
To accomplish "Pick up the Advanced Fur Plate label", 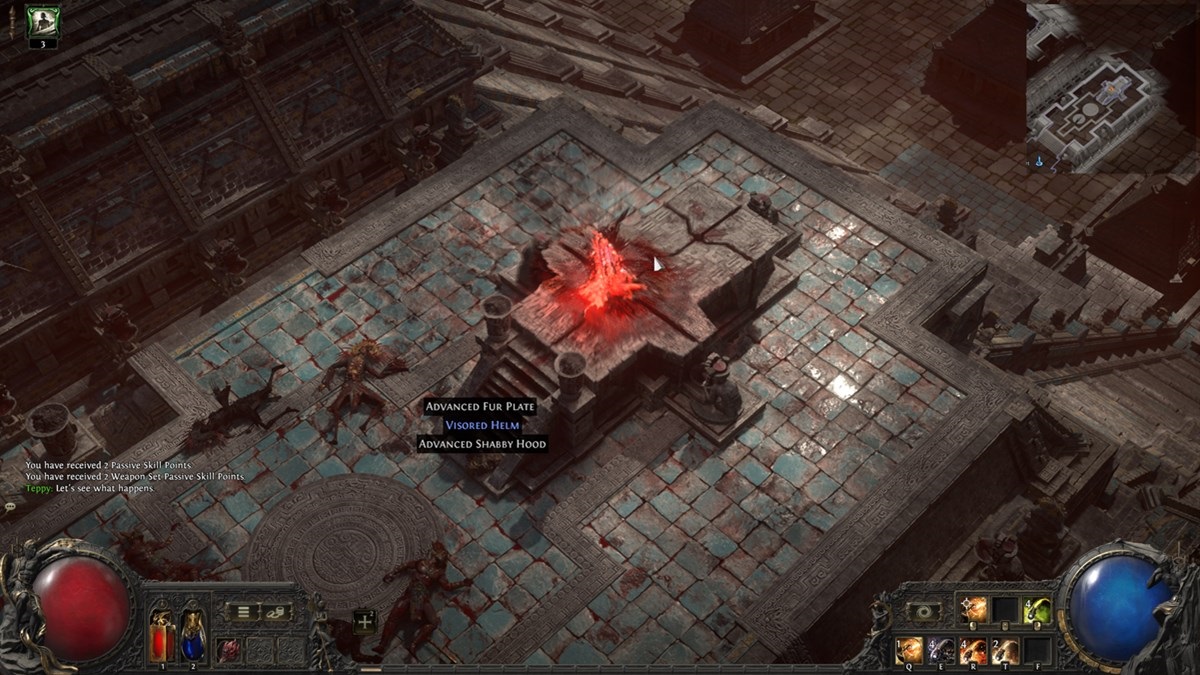I will click(480, 407).
